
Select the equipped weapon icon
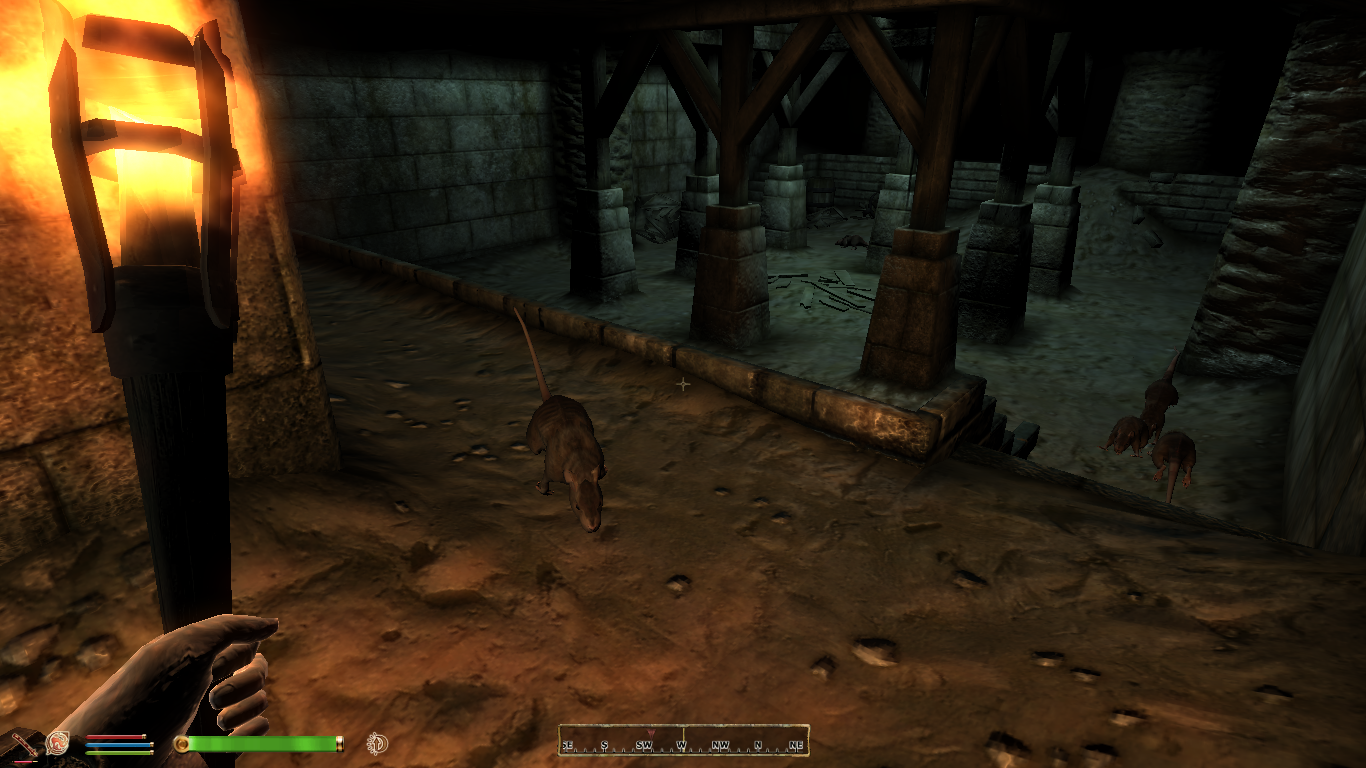pos(22,744)
